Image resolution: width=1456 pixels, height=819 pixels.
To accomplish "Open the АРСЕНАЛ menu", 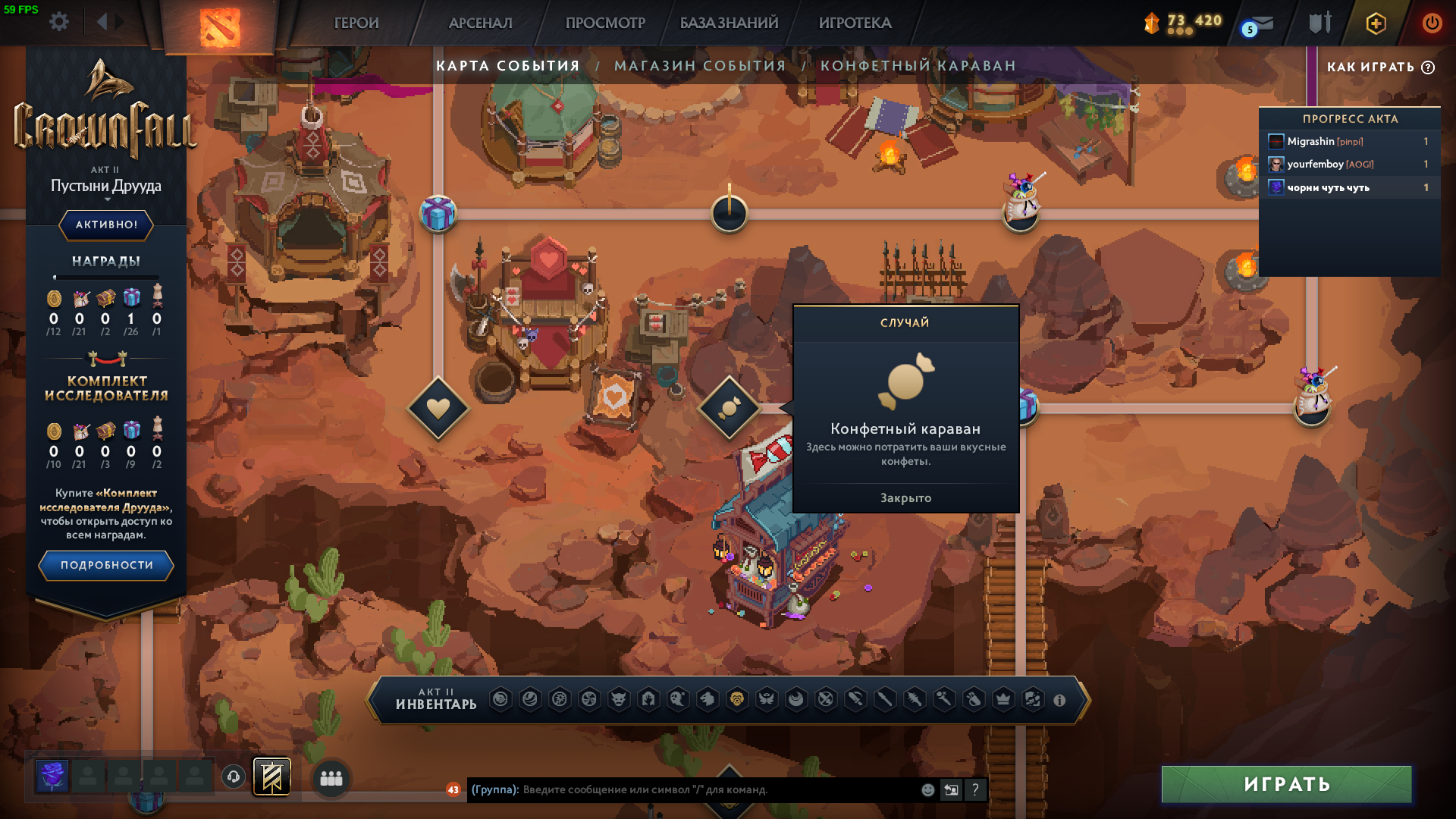I will coord(480,23).
